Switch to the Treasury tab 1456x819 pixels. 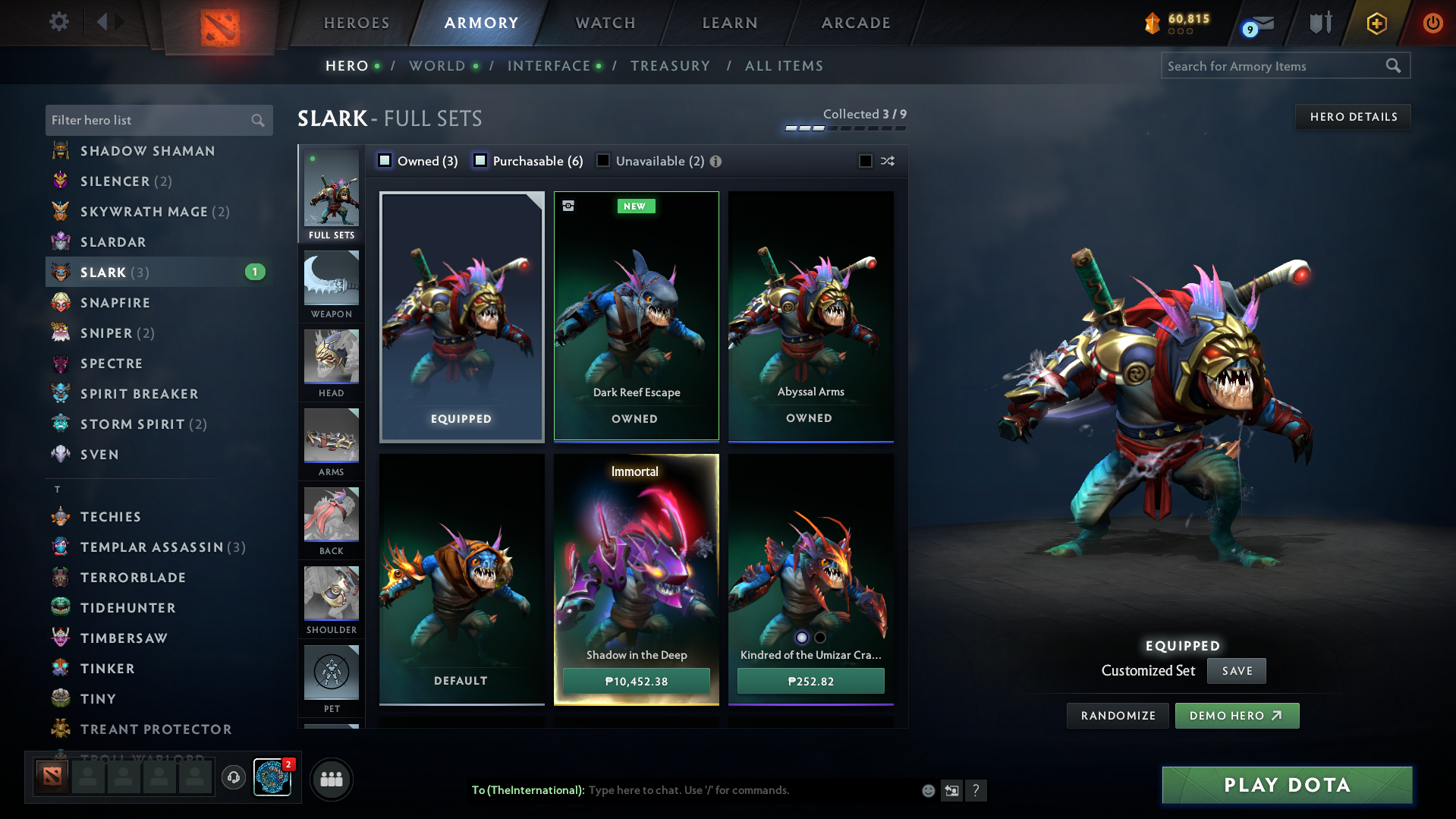(670, 66)
